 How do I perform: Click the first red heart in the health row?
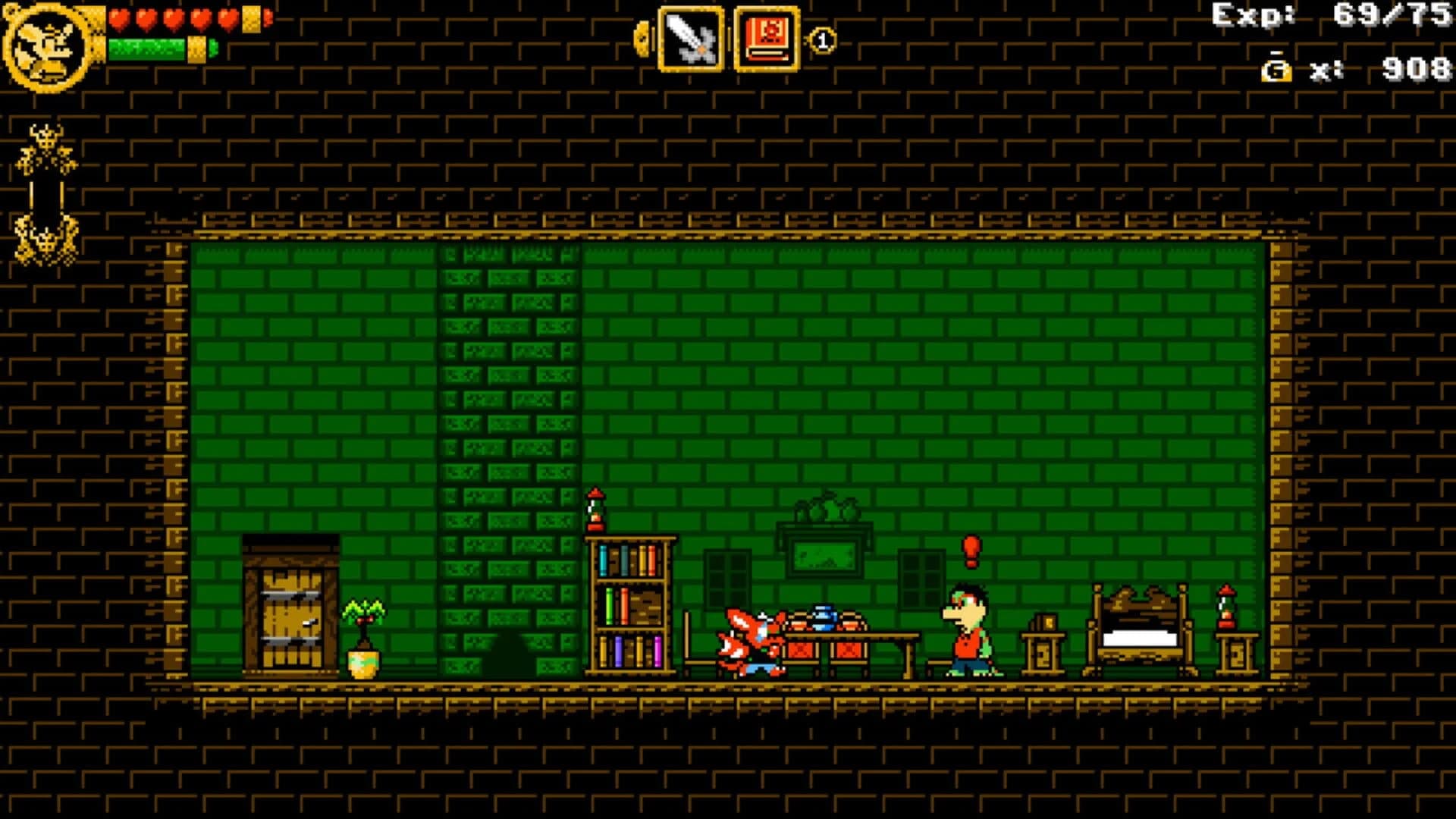click(118, 17)
